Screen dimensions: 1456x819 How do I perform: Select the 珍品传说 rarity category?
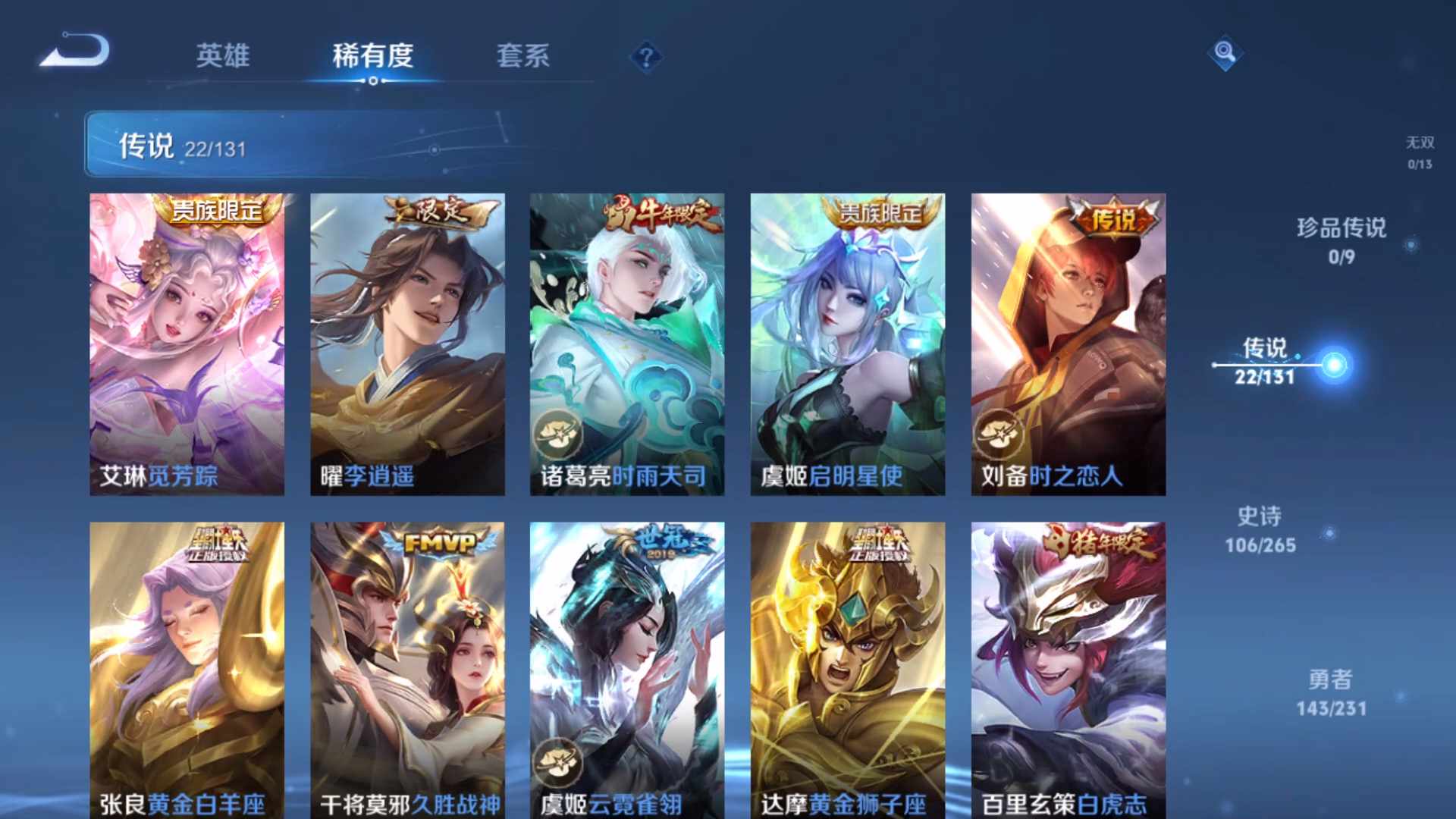tap(1340, 243)
